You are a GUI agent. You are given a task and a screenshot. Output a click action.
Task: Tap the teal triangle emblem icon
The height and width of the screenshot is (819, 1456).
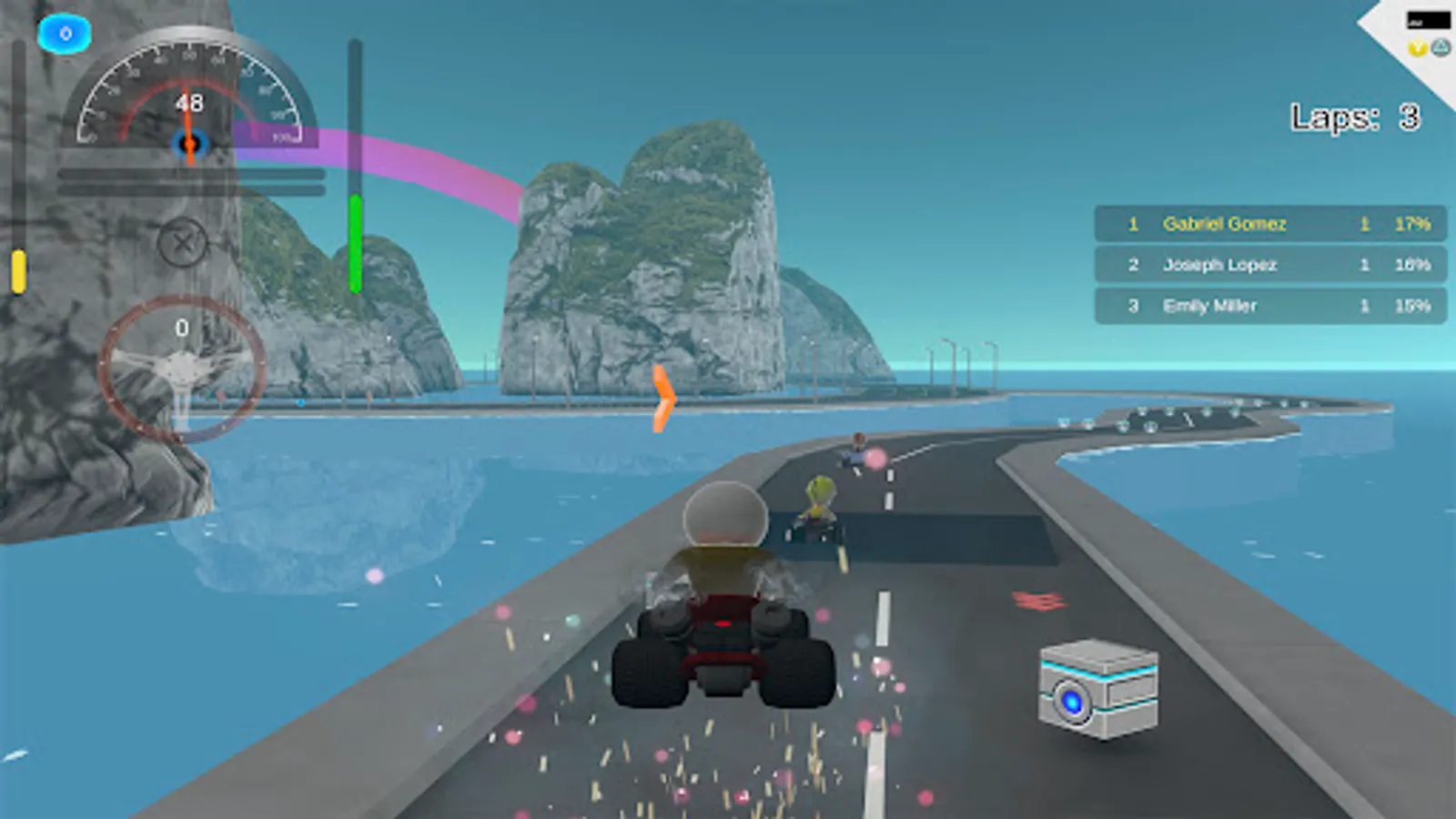1441,47
